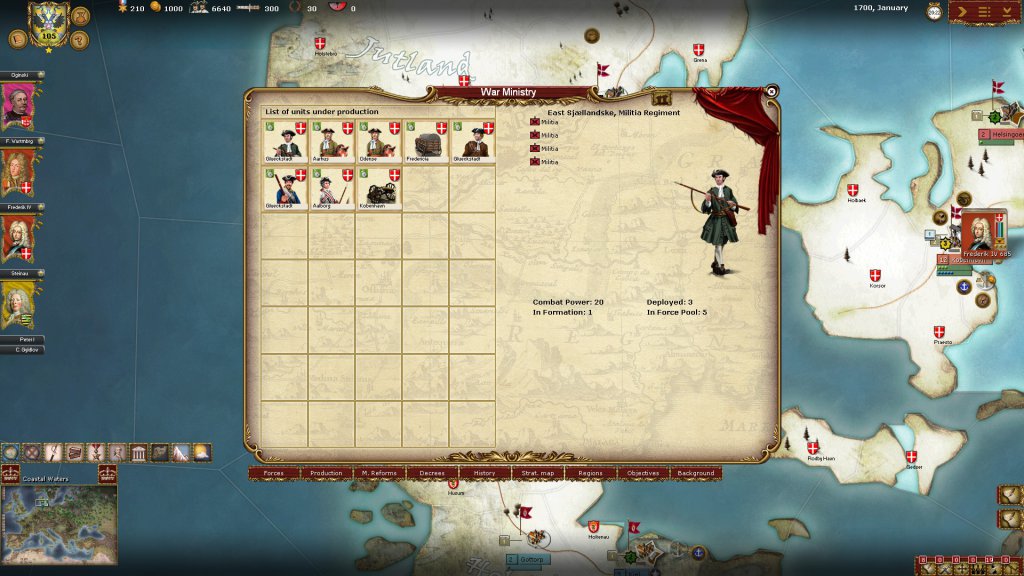Switch to the Production tab

click(x=326, y=473)
